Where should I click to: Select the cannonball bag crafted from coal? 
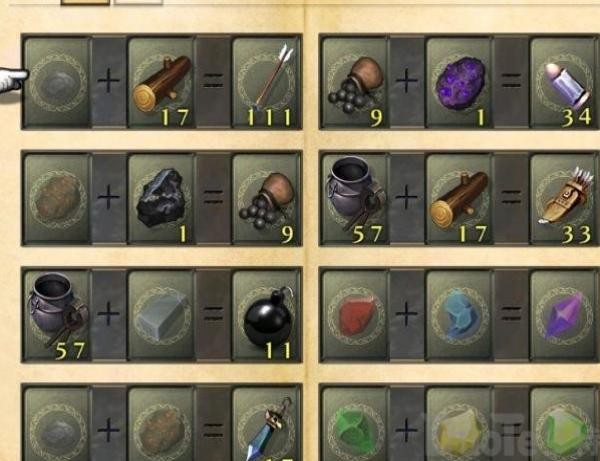pos(266,197)
